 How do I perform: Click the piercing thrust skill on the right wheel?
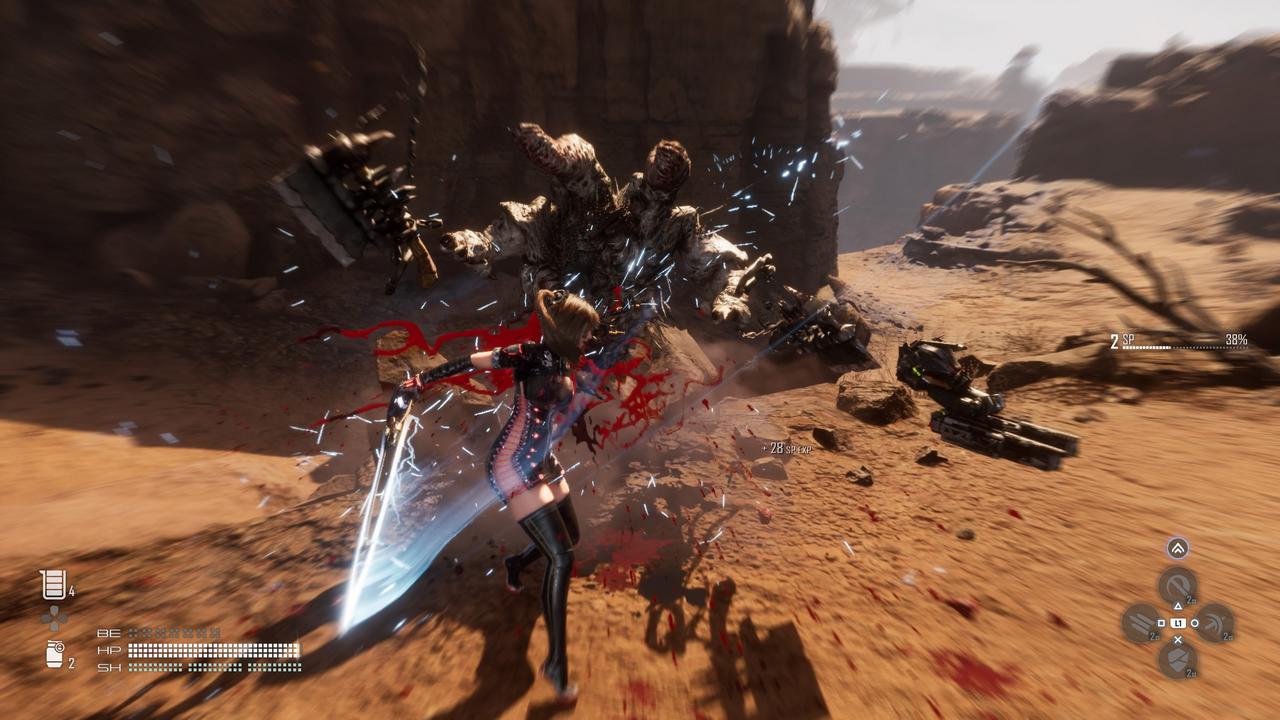1218,621
